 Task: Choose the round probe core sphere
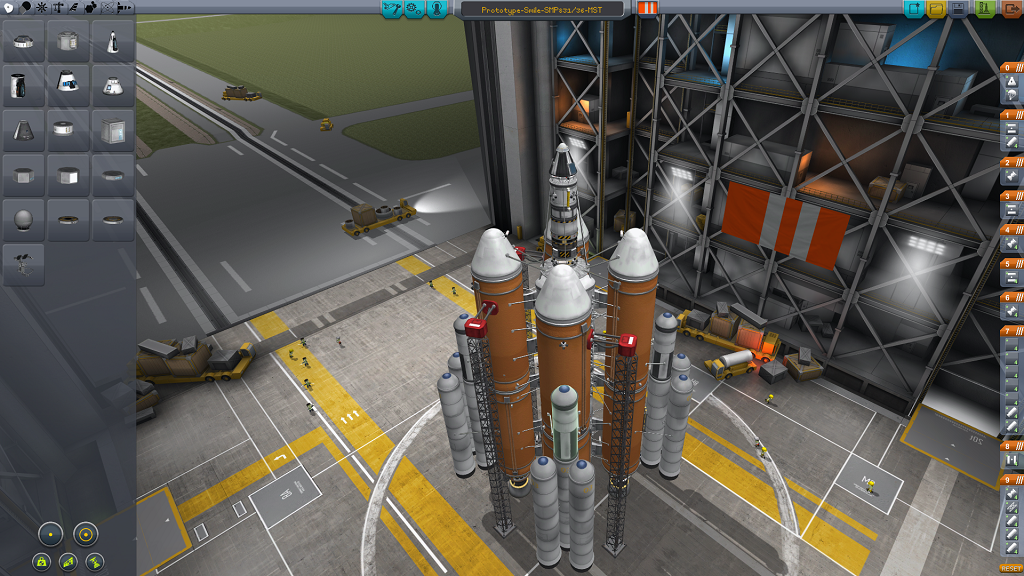24,219
